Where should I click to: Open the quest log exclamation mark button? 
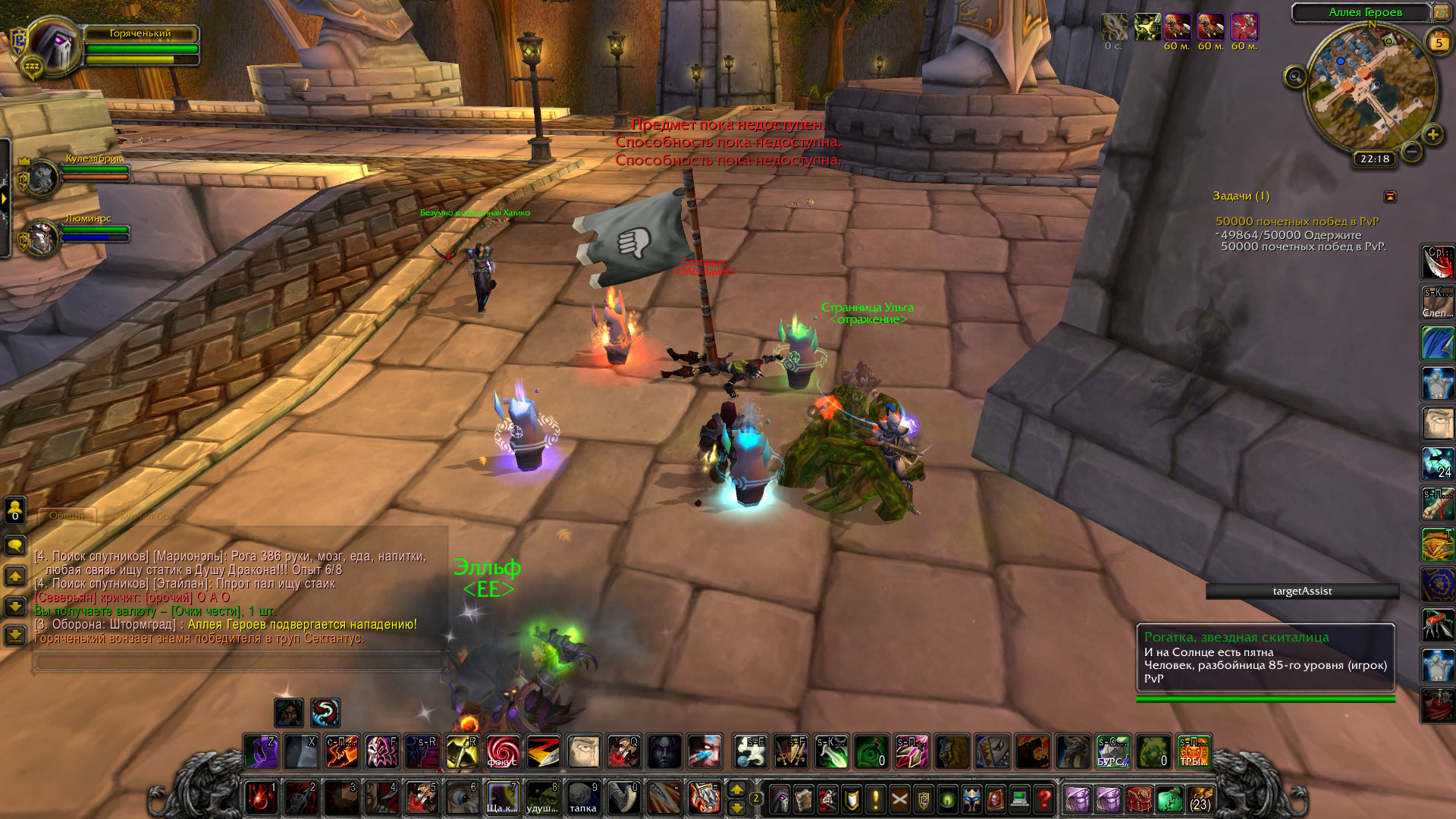(875, 799)
